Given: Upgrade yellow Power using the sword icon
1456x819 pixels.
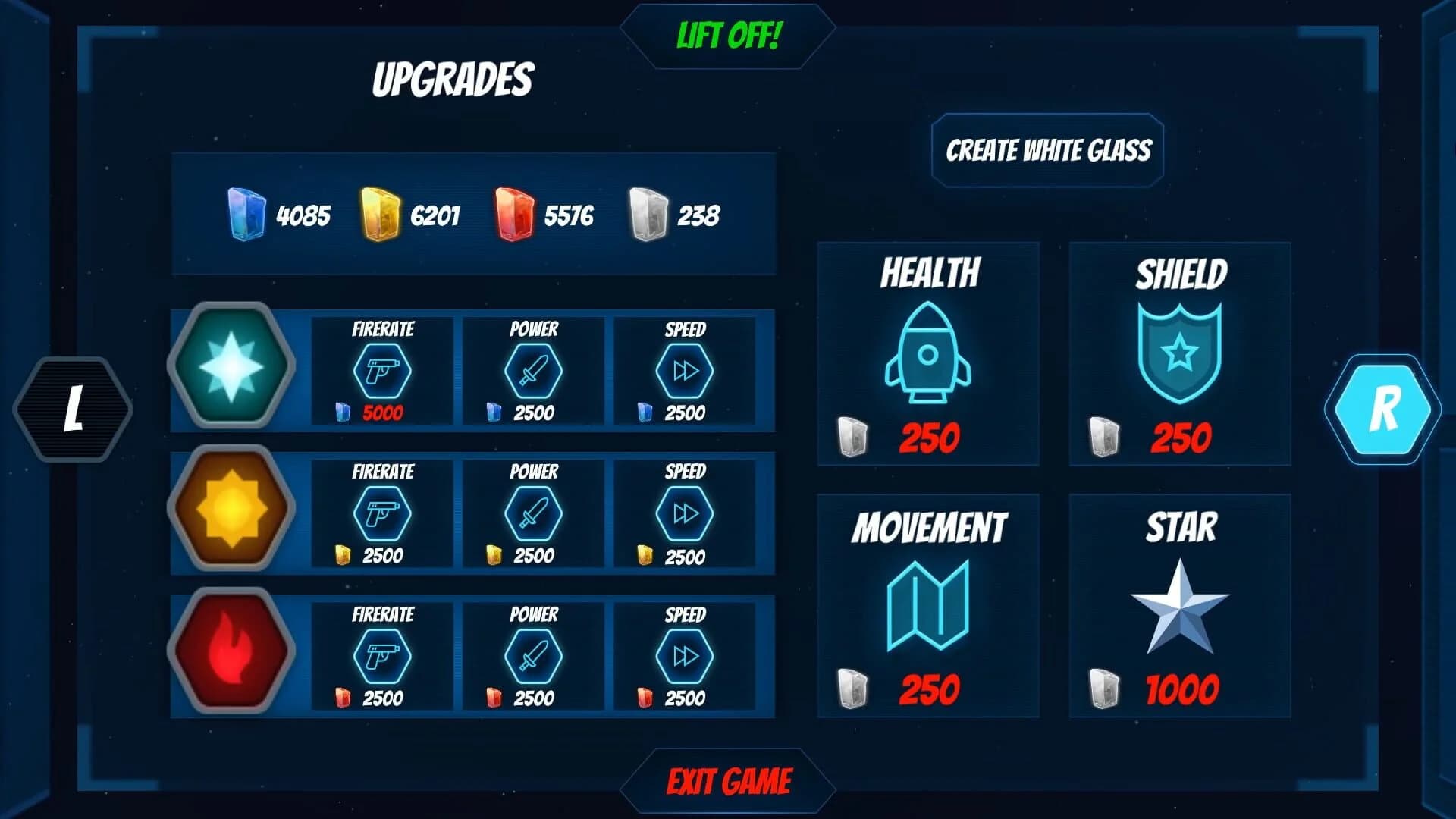Looking at the screenshot, I should click(533, 514).
